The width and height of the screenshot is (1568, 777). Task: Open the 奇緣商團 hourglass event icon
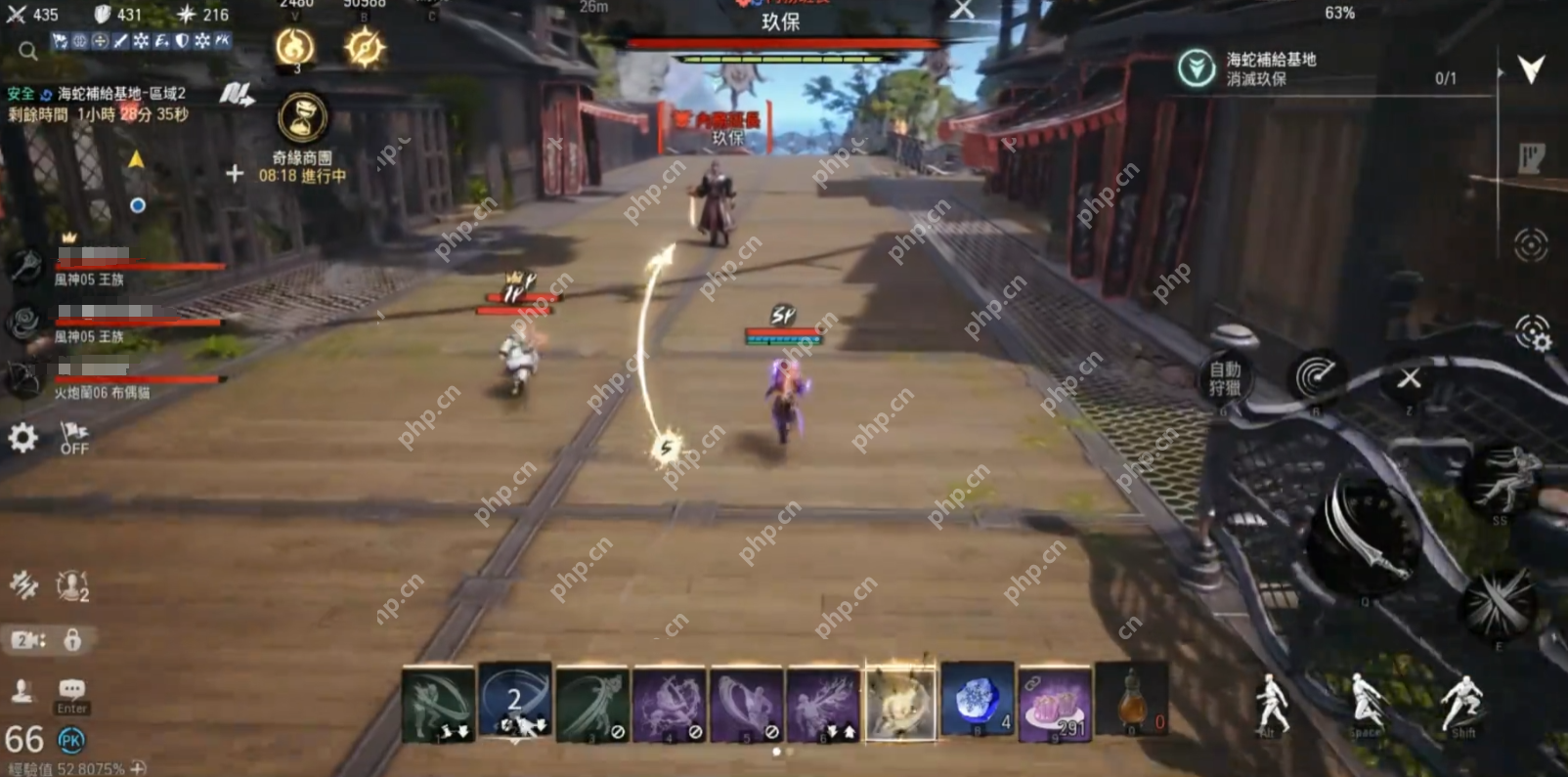point(302,118)
